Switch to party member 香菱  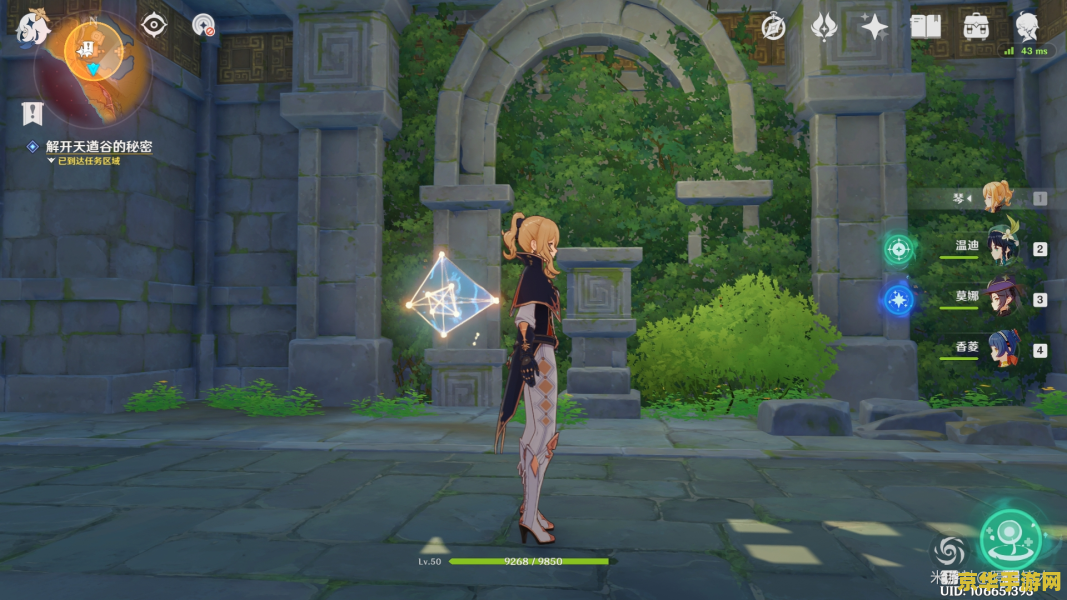(1000, 350)
